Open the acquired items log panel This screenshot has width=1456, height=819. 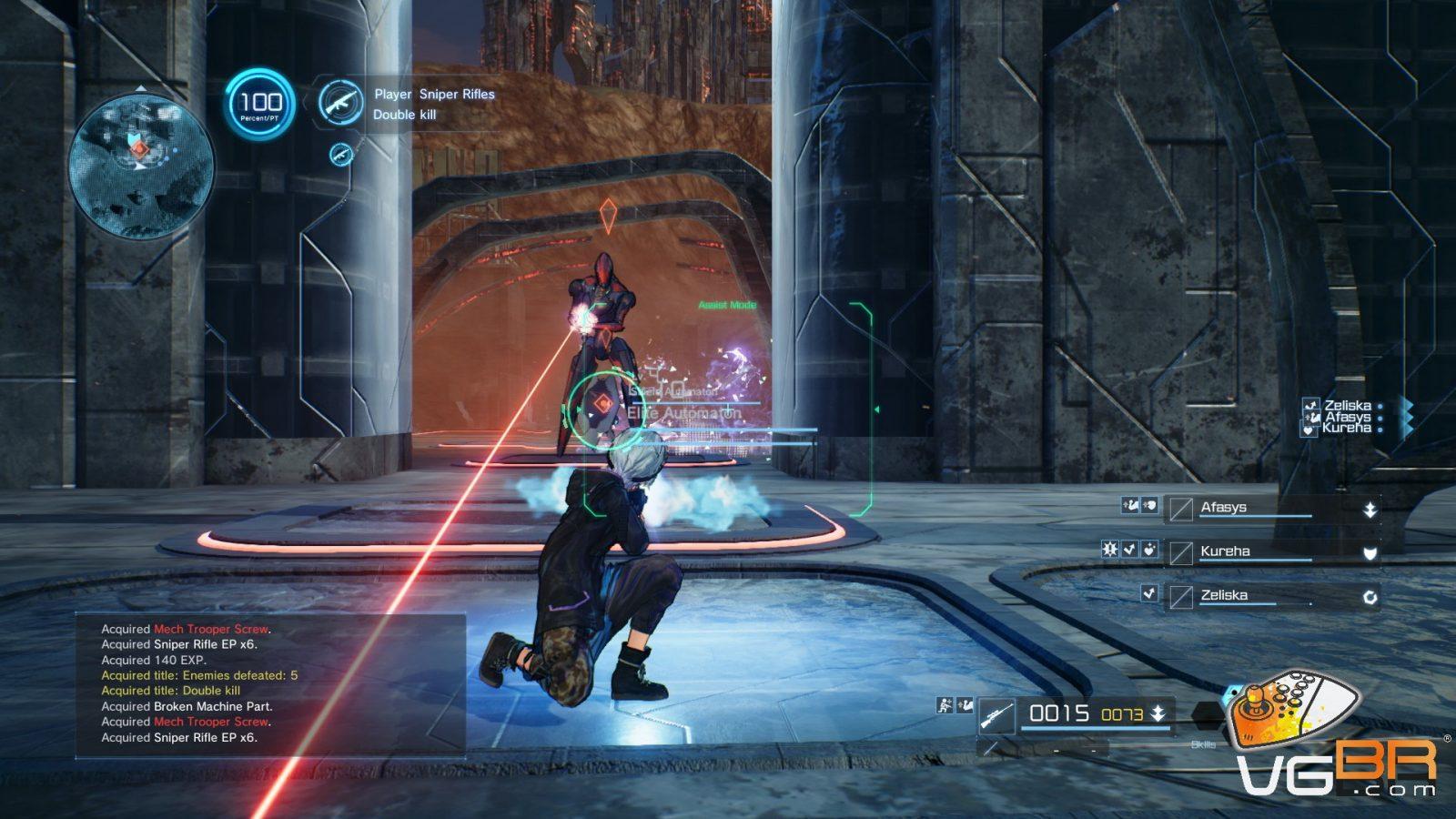pyautogui.click(x=270, y=683)
